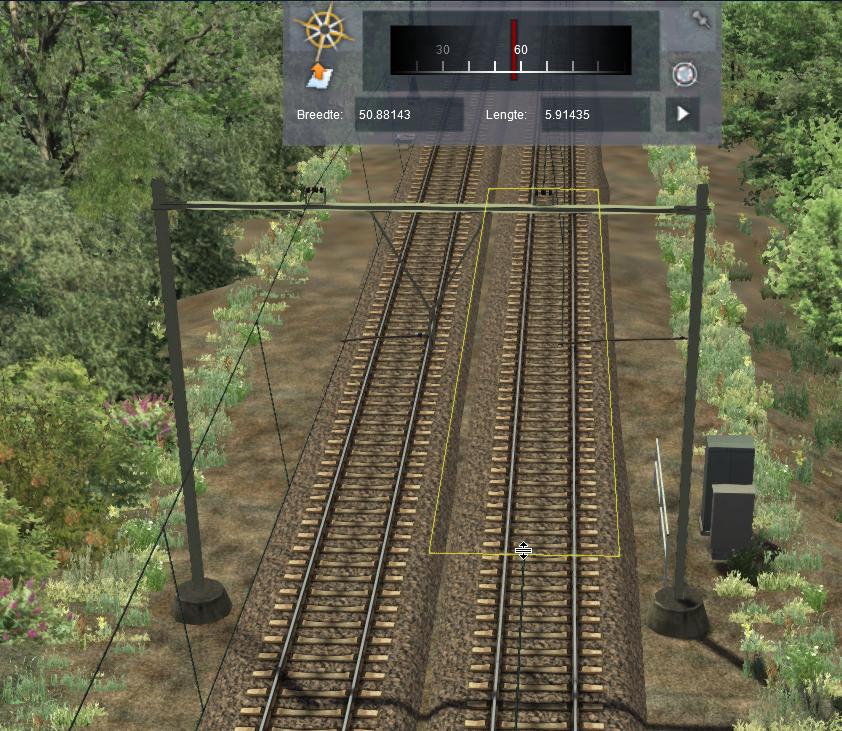This screenshot has width=842, height=731.
Task: Click the play arrow button
Action: pos(682,114)
